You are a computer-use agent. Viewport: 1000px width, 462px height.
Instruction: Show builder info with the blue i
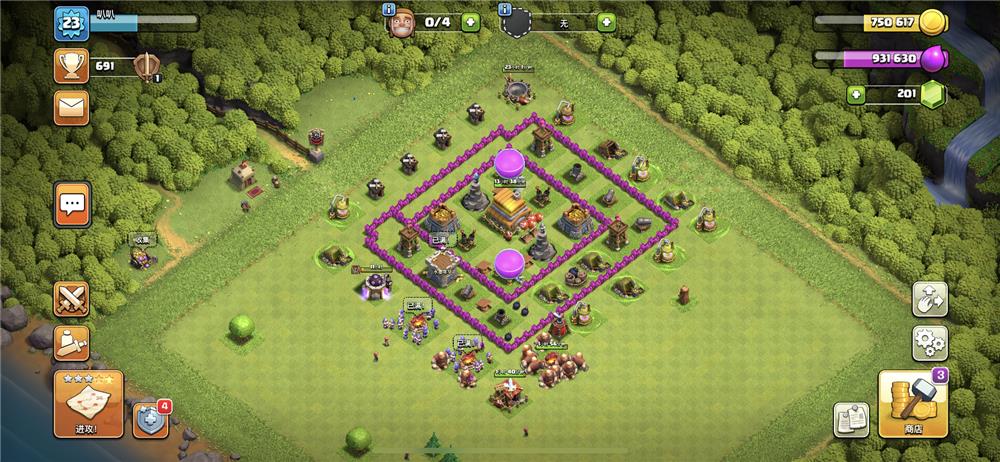click(390, 10)
